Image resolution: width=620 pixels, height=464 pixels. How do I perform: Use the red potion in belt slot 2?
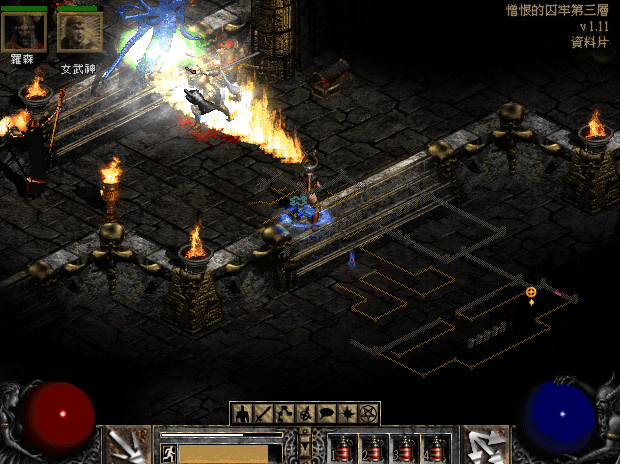point(373,449)
